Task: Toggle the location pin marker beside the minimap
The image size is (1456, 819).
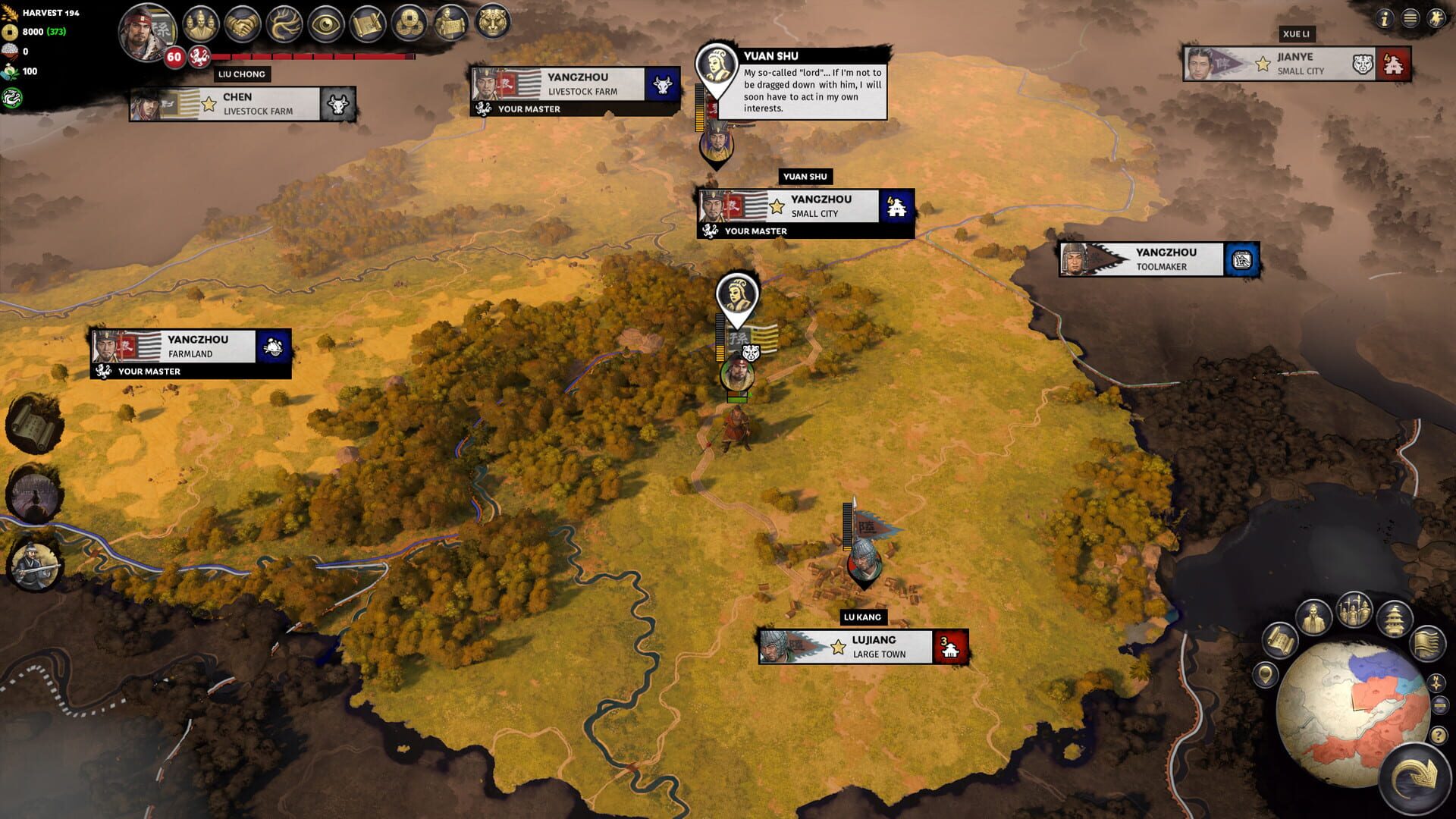Action: pyautogui.click(x=1266, y=674)
